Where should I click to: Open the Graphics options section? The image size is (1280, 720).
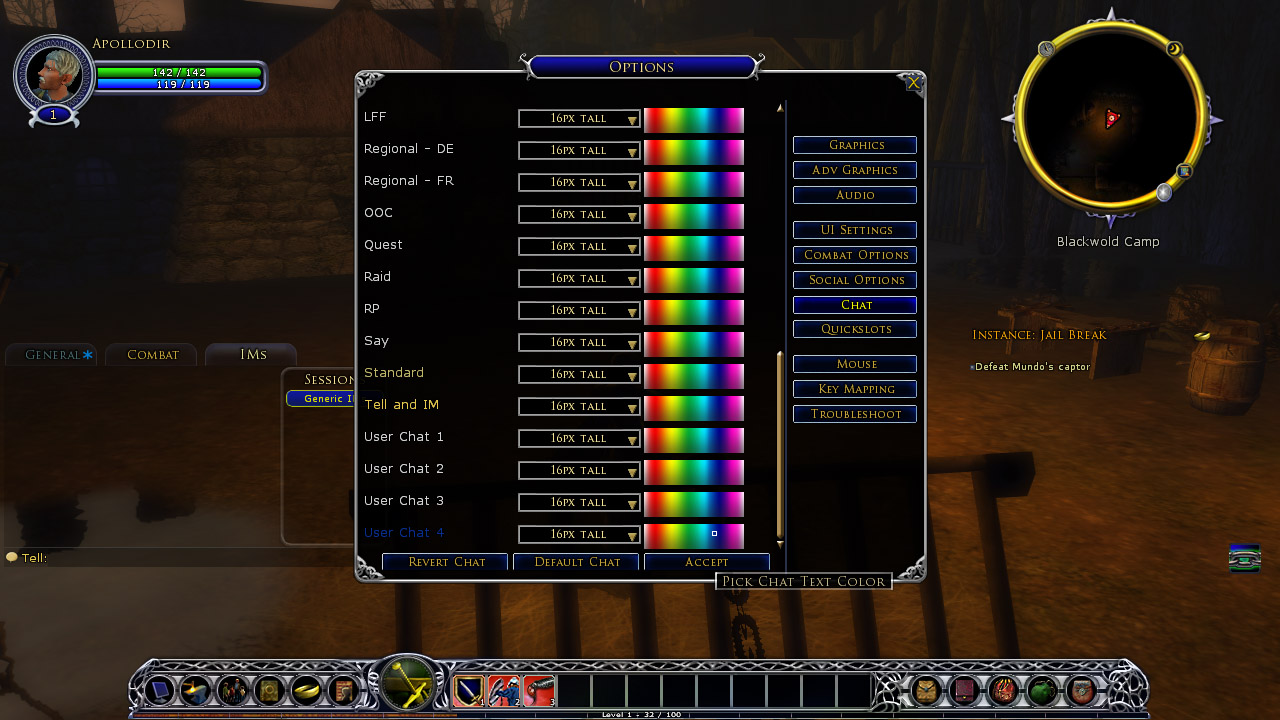click(x=855, y=145)
